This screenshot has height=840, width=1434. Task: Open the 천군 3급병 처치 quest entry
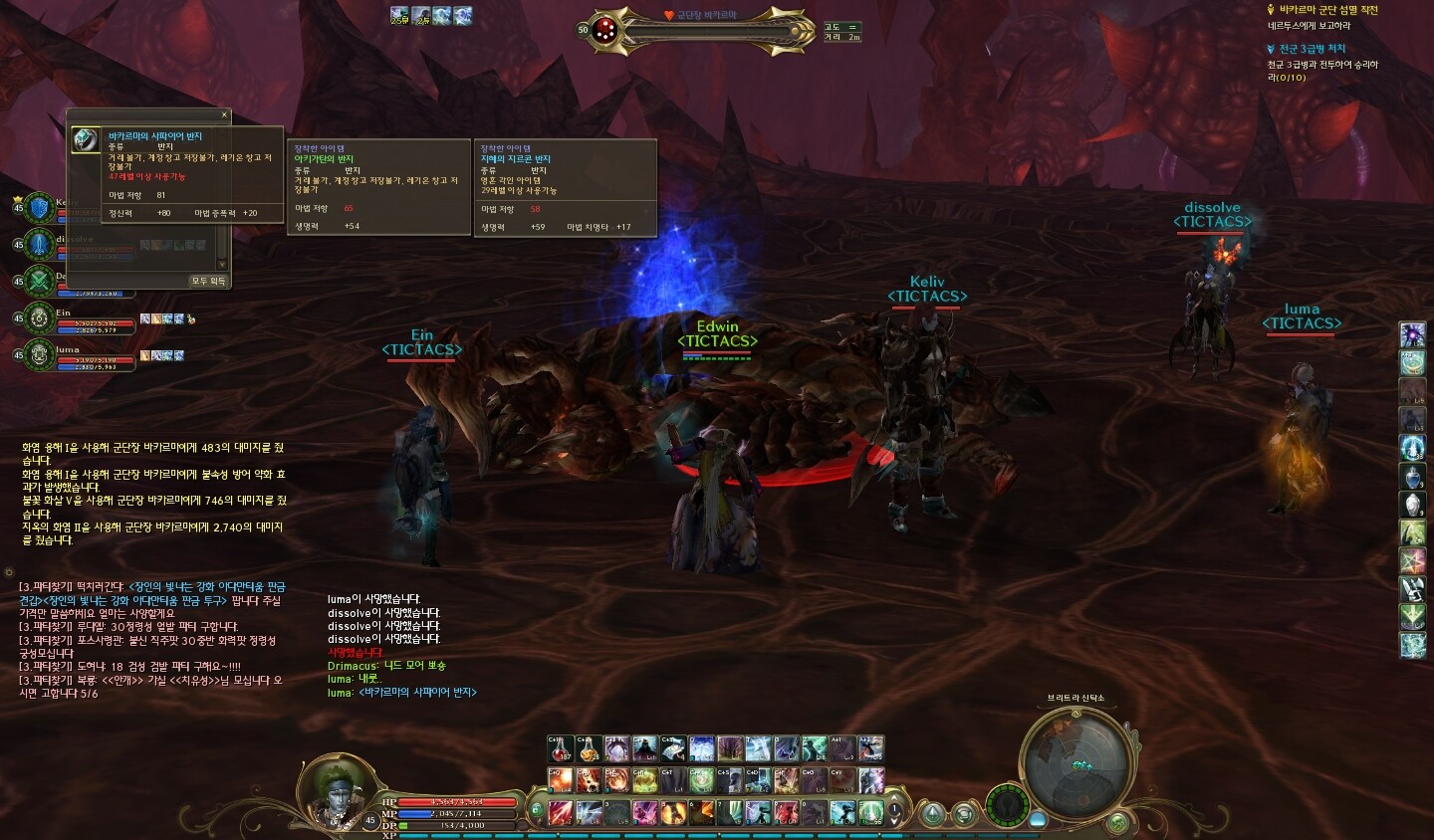click(x=1312, y=49)
